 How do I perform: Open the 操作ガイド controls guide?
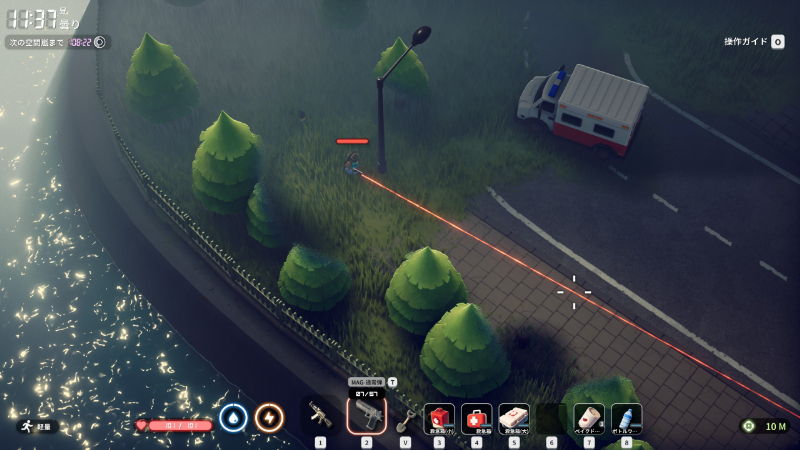pyautogui.click(x=754, y=42)
